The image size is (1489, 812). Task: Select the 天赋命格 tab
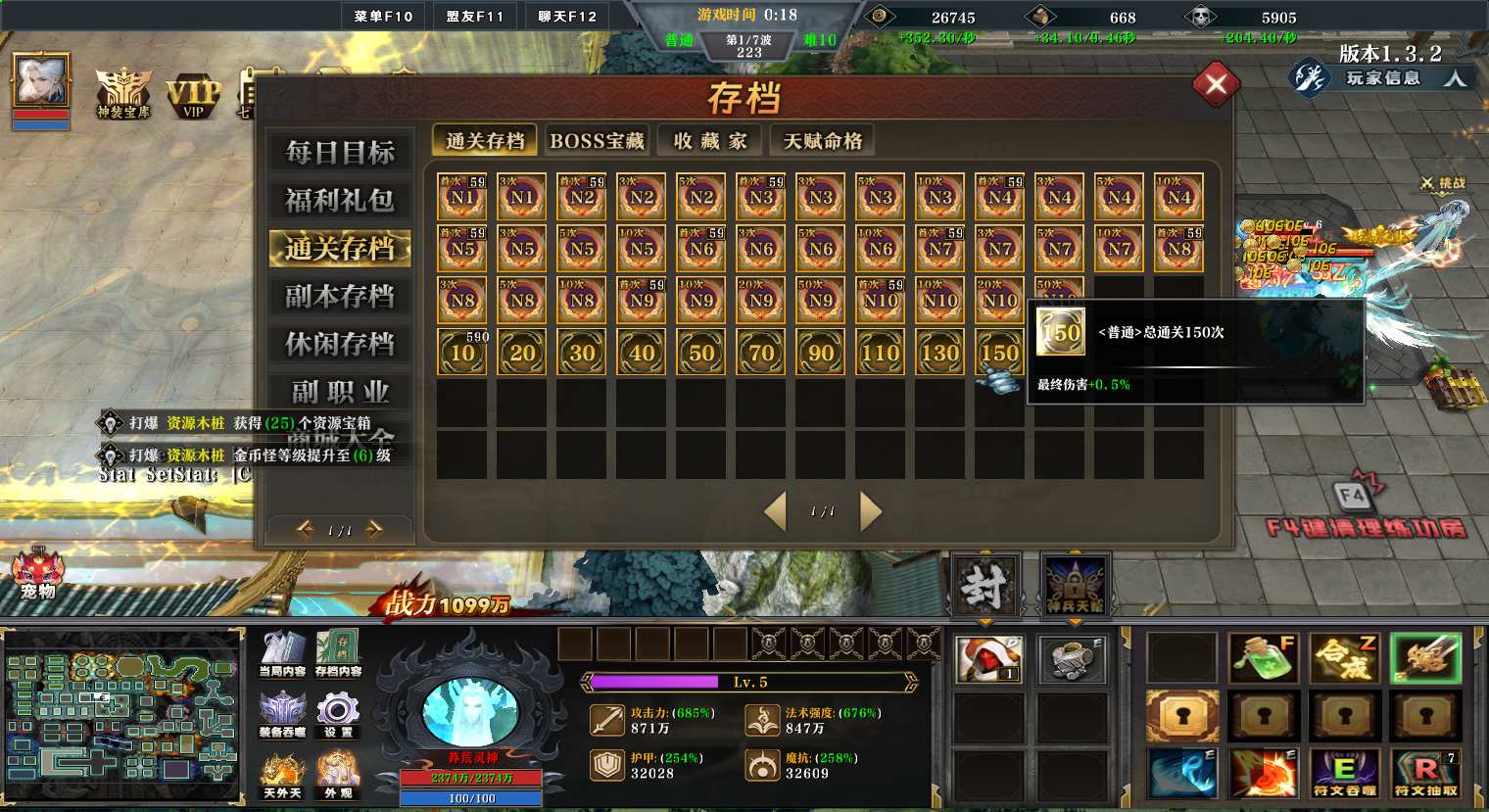tap(822, 141)
